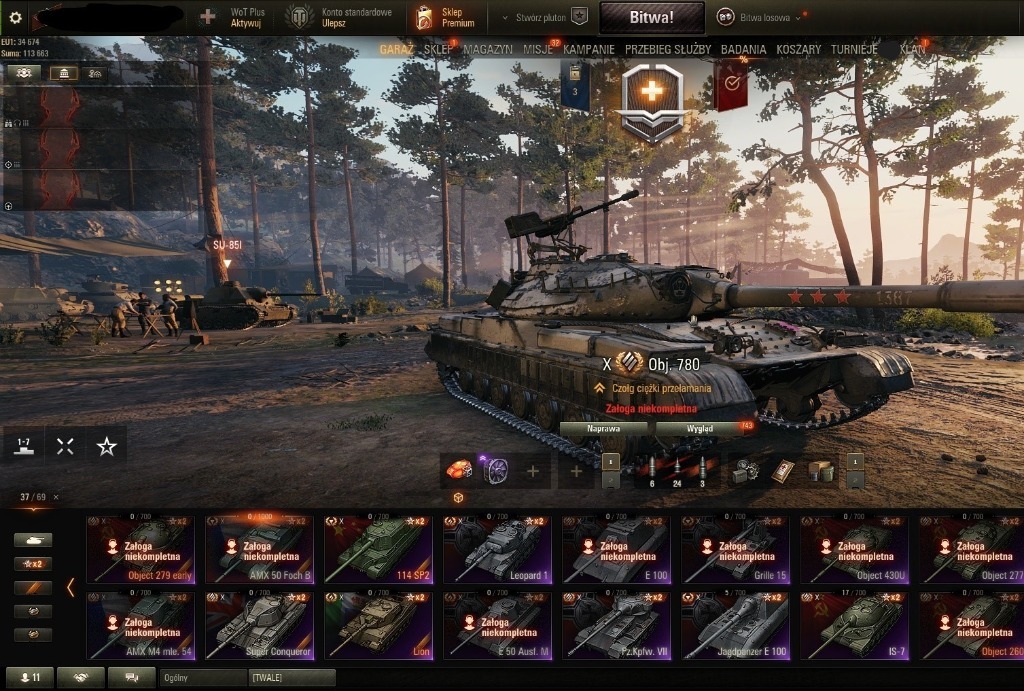
Task: Open the Wygląd appearance button
Action: tap(699, 428)
